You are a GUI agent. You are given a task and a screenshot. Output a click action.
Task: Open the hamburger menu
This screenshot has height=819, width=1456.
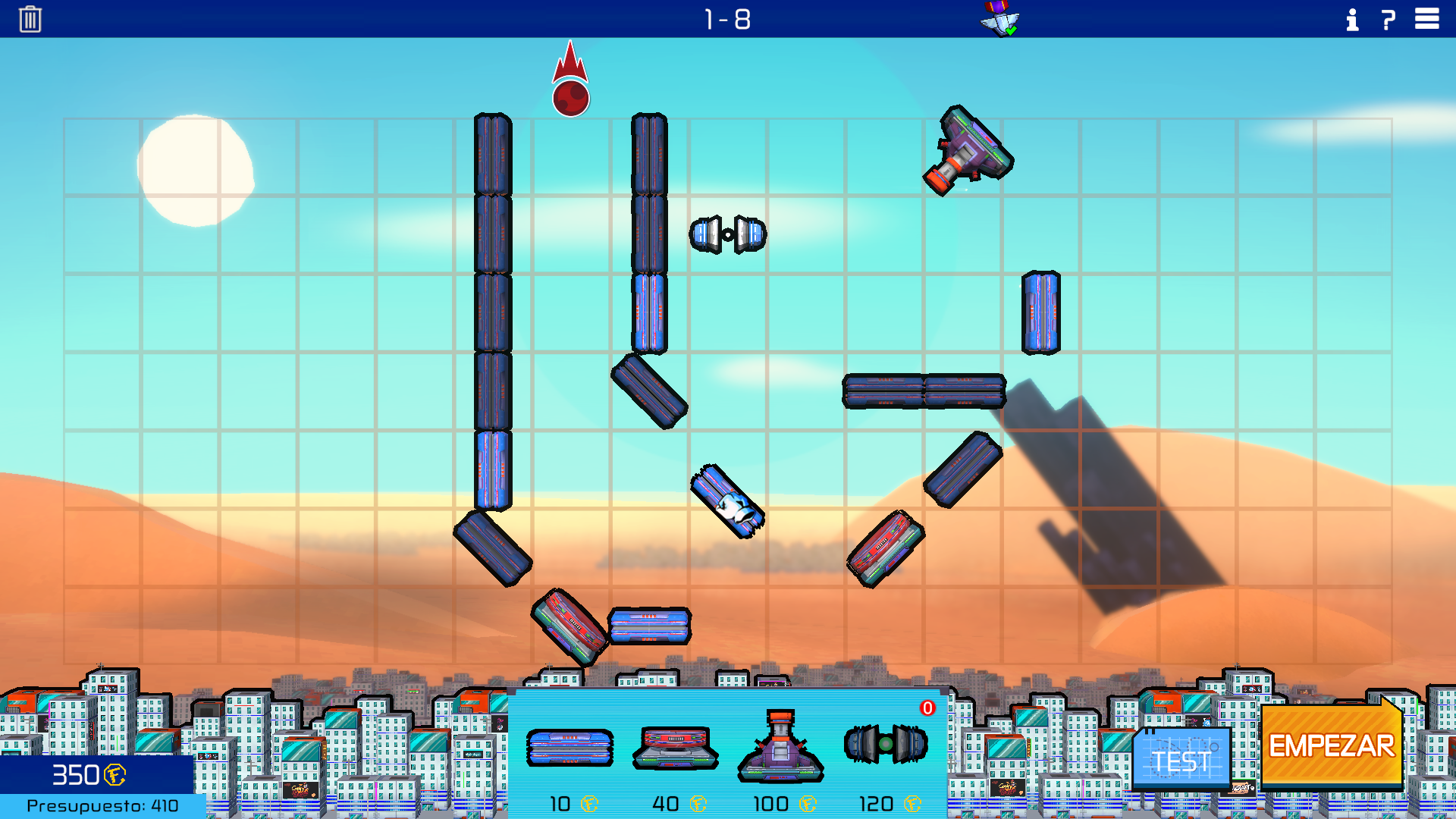1426,19
